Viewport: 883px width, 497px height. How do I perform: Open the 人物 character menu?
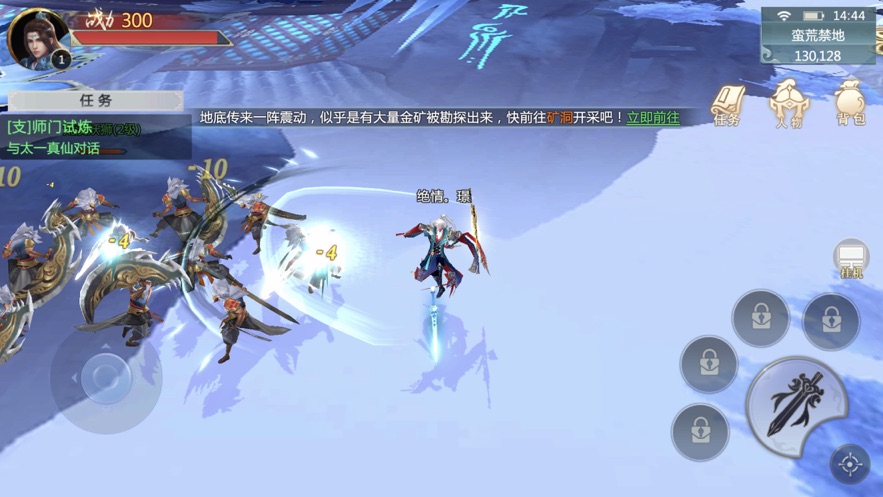pyautogui.click(x=787, y=104)
